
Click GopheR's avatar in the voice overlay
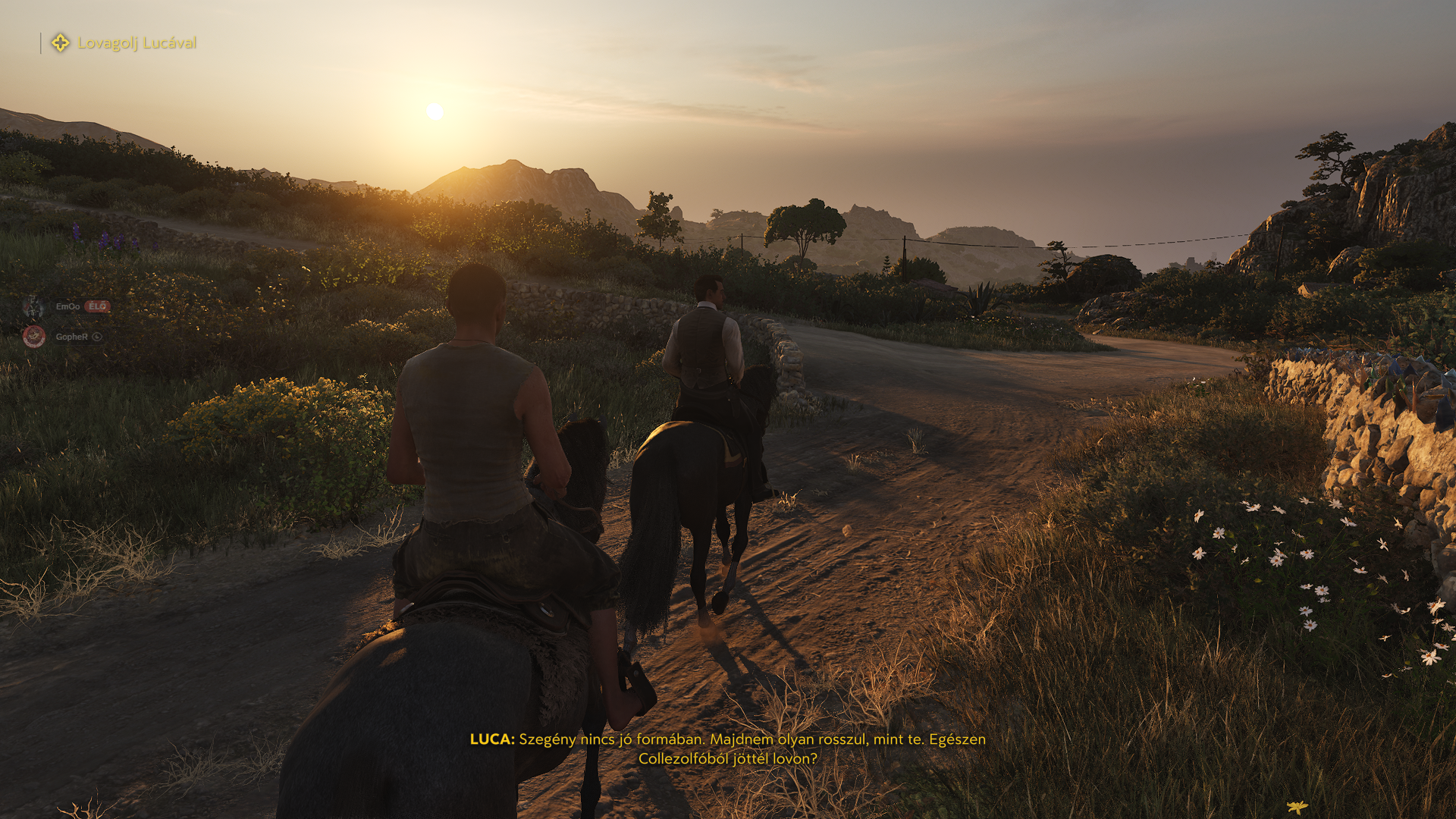click(x=33, y=337)
